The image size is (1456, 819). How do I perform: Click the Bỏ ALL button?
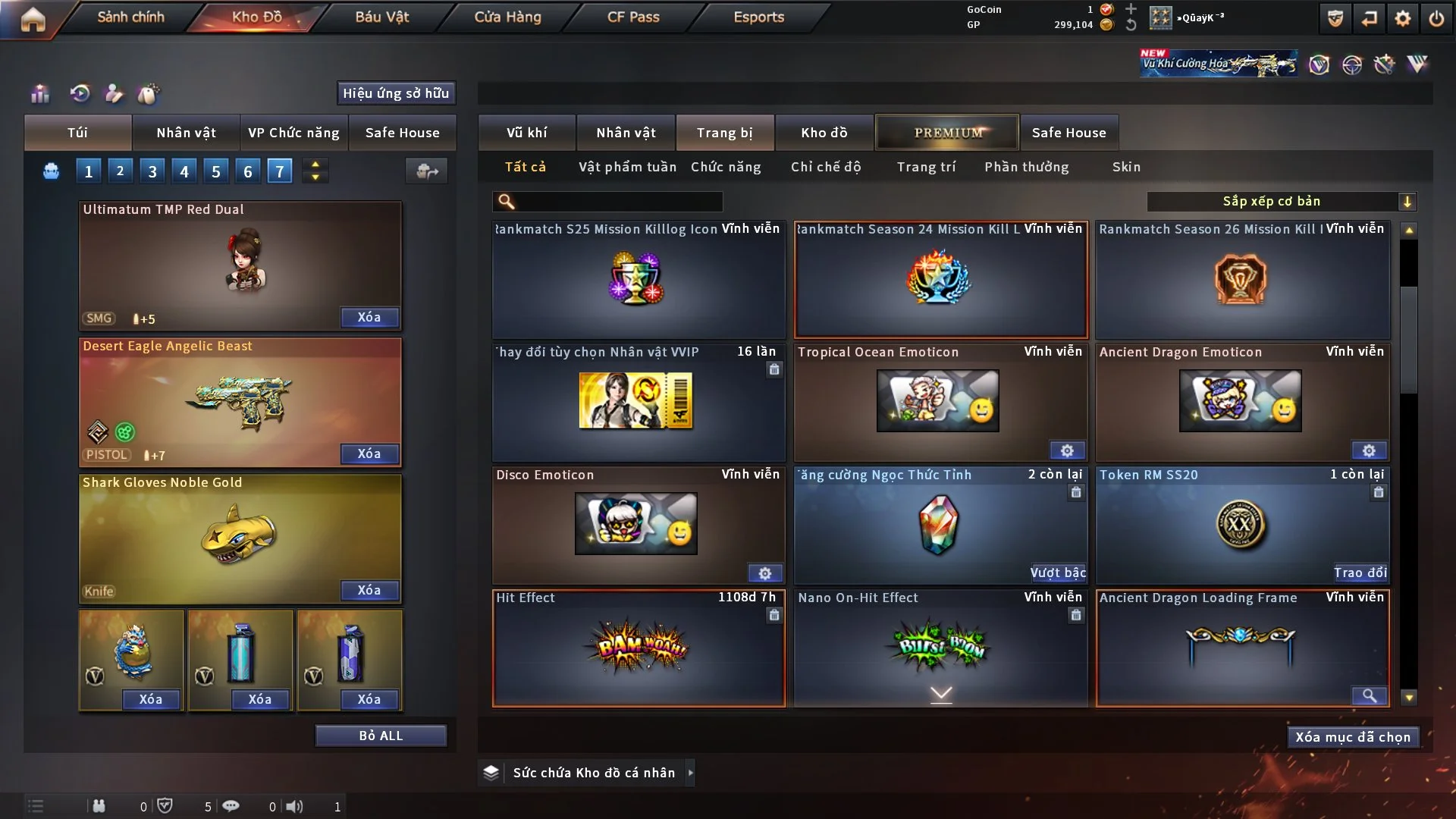[381, 736]
